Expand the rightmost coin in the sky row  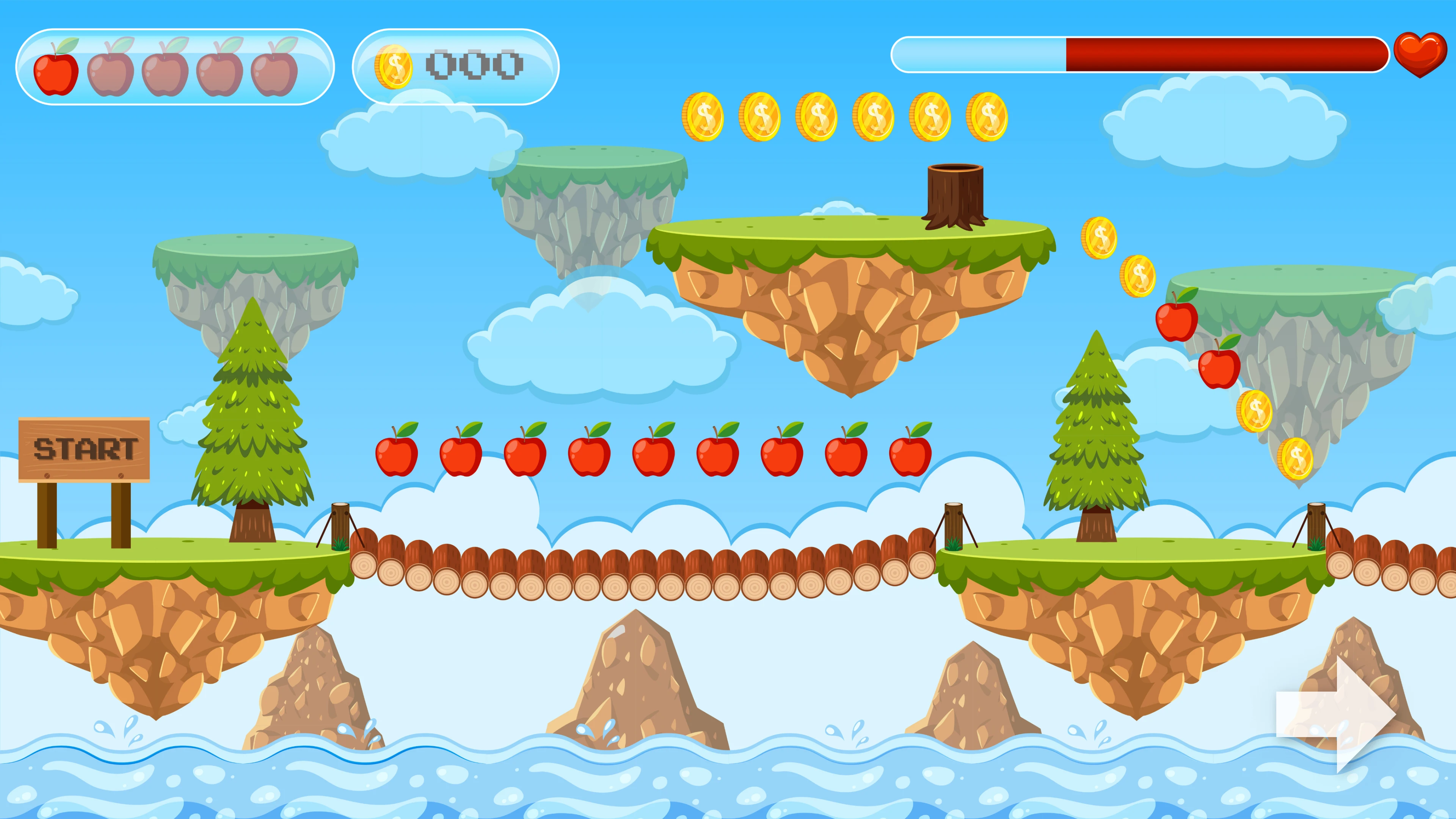pos(986,117)
